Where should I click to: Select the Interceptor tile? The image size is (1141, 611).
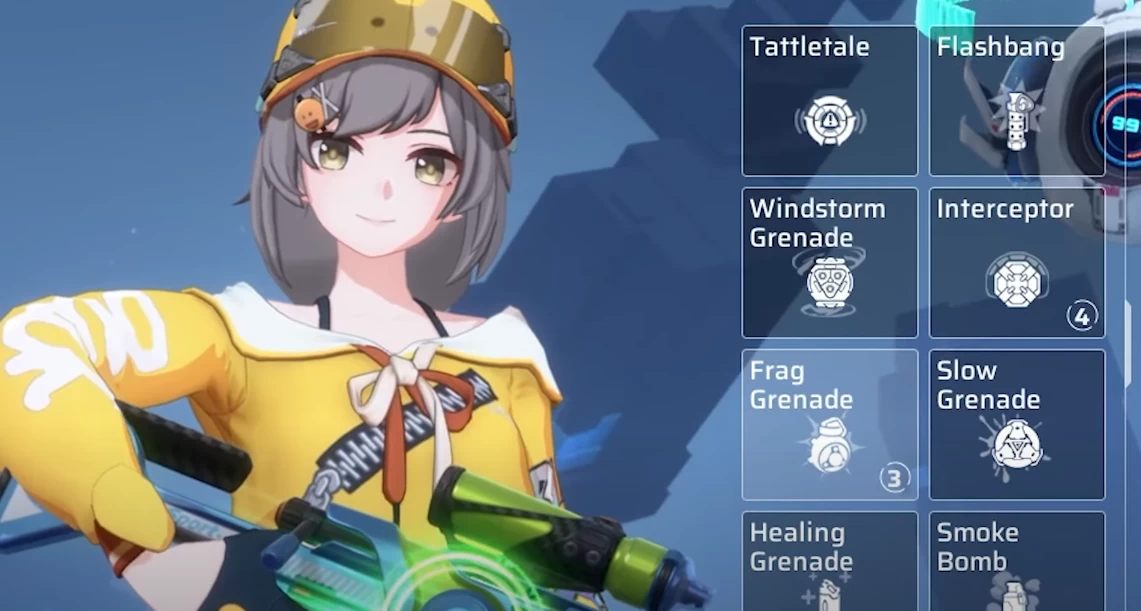(x=1016, y=263)
